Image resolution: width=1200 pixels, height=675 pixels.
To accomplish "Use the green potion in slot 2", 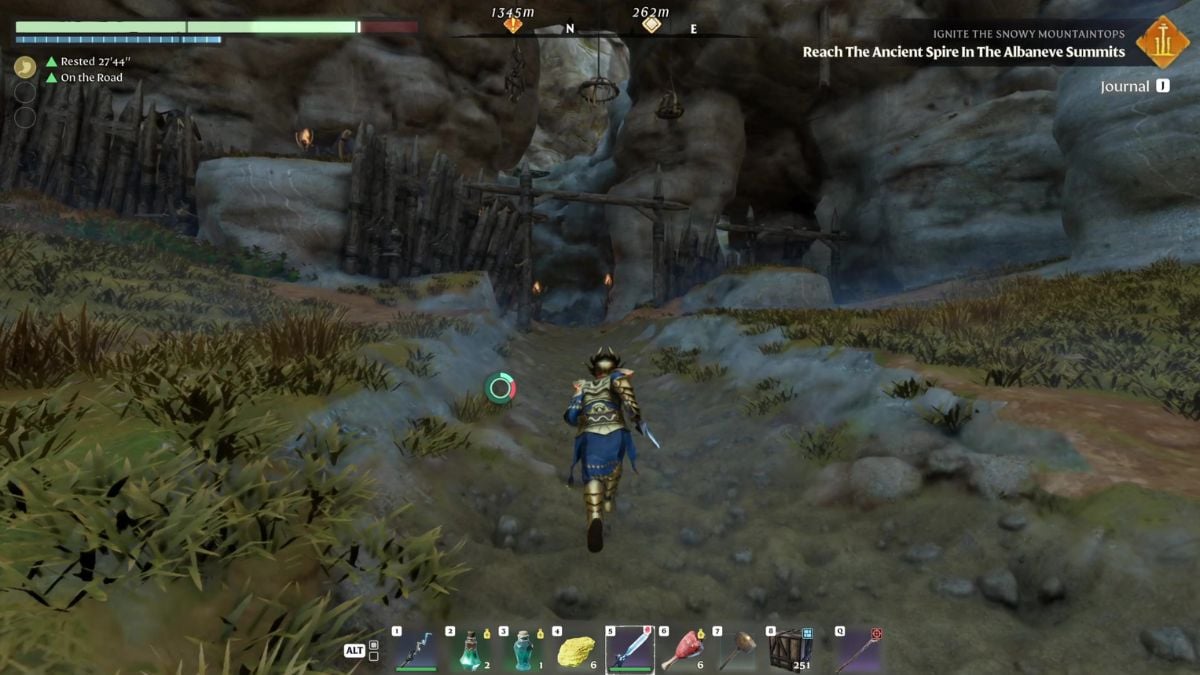I will click(x=470, y=650).
